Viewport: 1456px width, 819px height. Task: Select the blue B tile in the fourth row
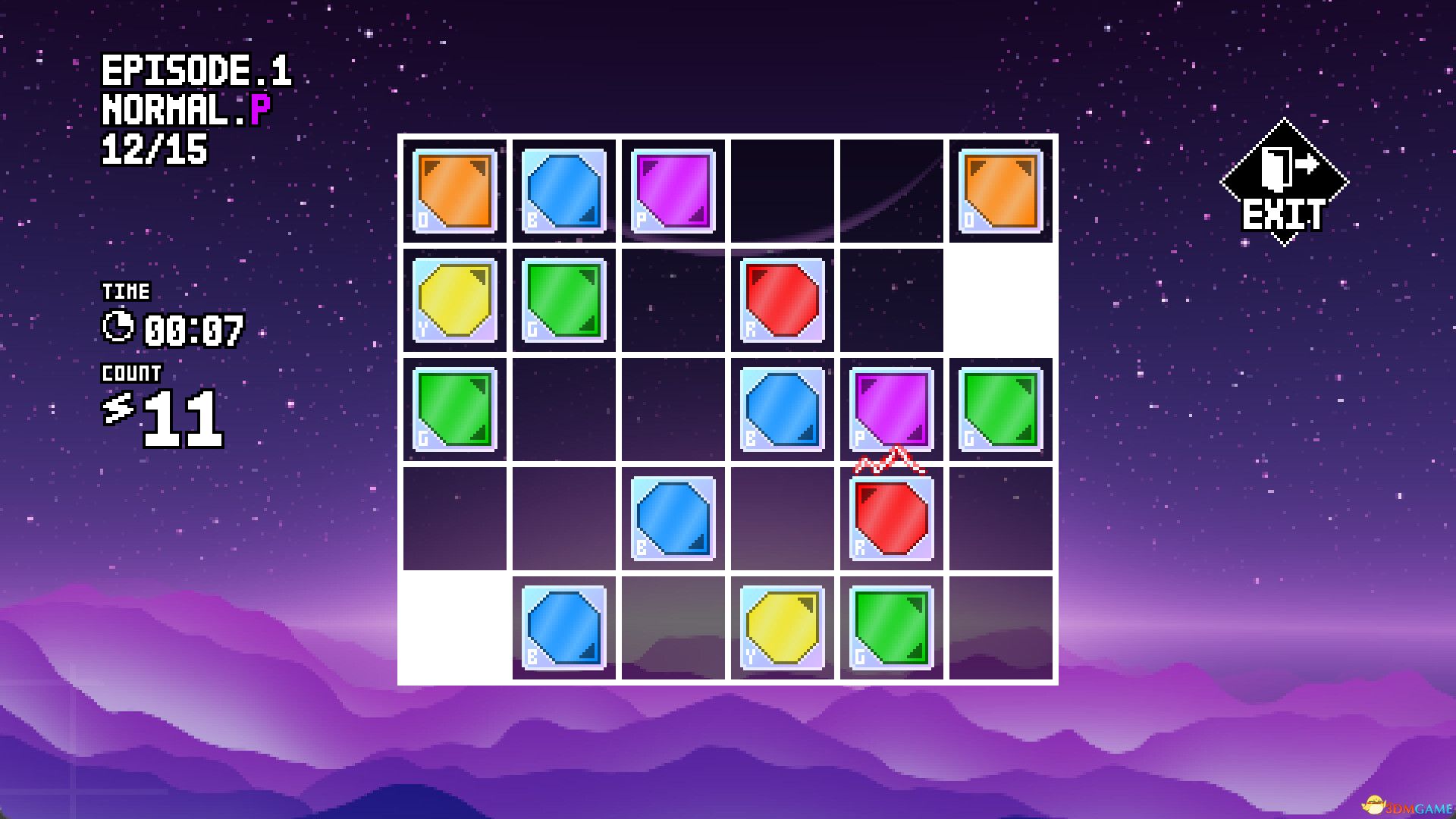[x=672, y=518]
